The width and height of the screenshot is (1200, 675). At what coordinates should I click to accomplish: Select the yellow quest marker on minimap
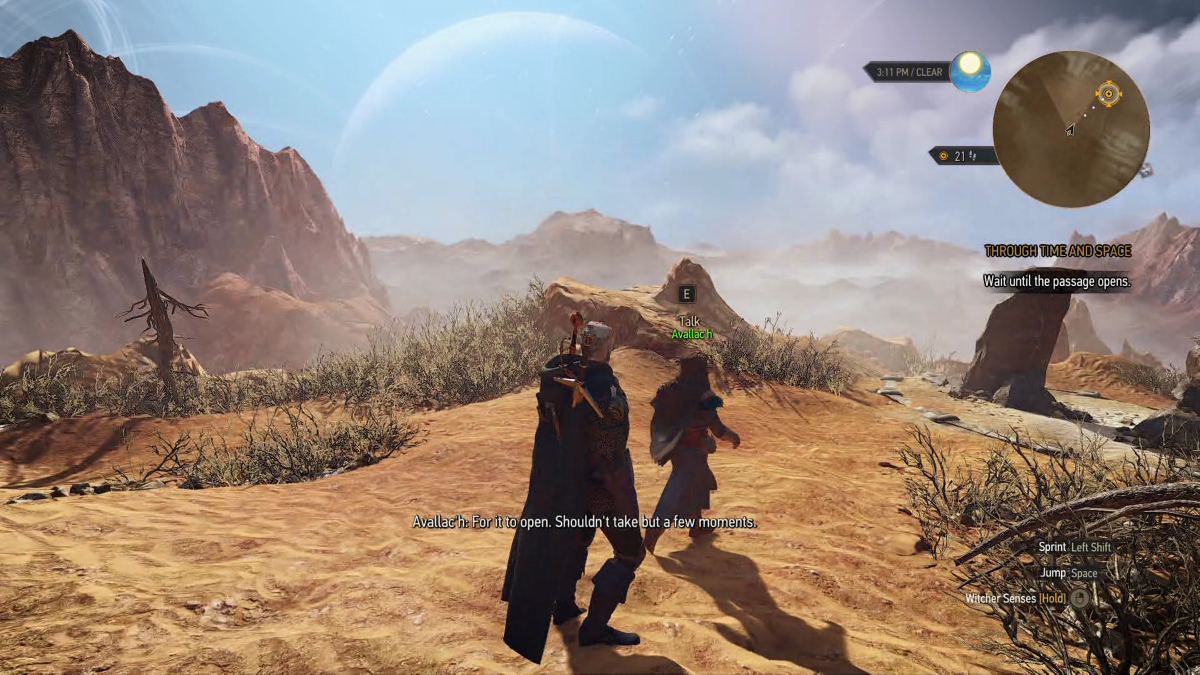[x=1108, y=94]
